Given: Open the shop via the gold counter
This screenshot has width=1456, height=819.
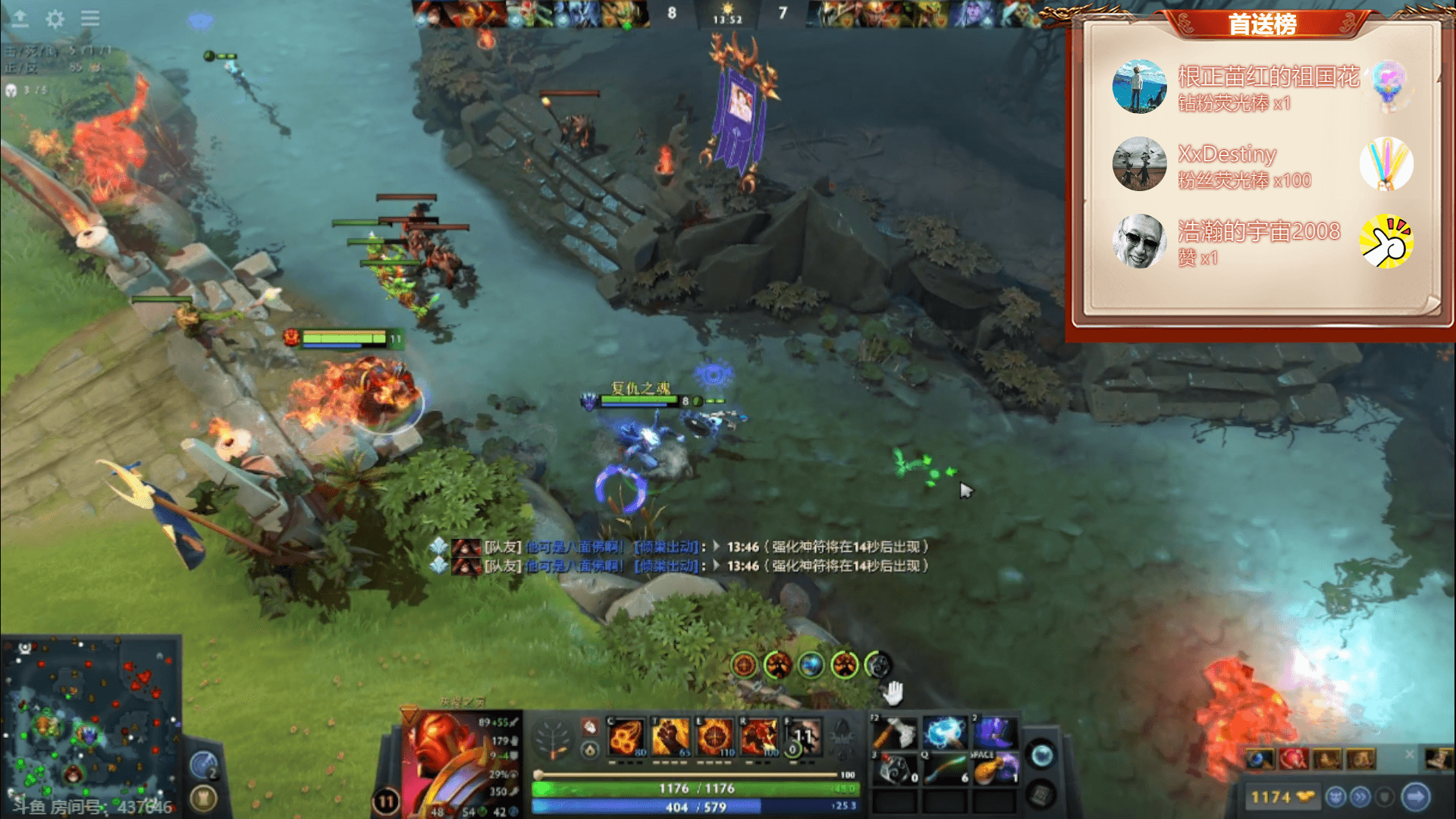Looking at the screenshot, I should (x=1282, y=797).
